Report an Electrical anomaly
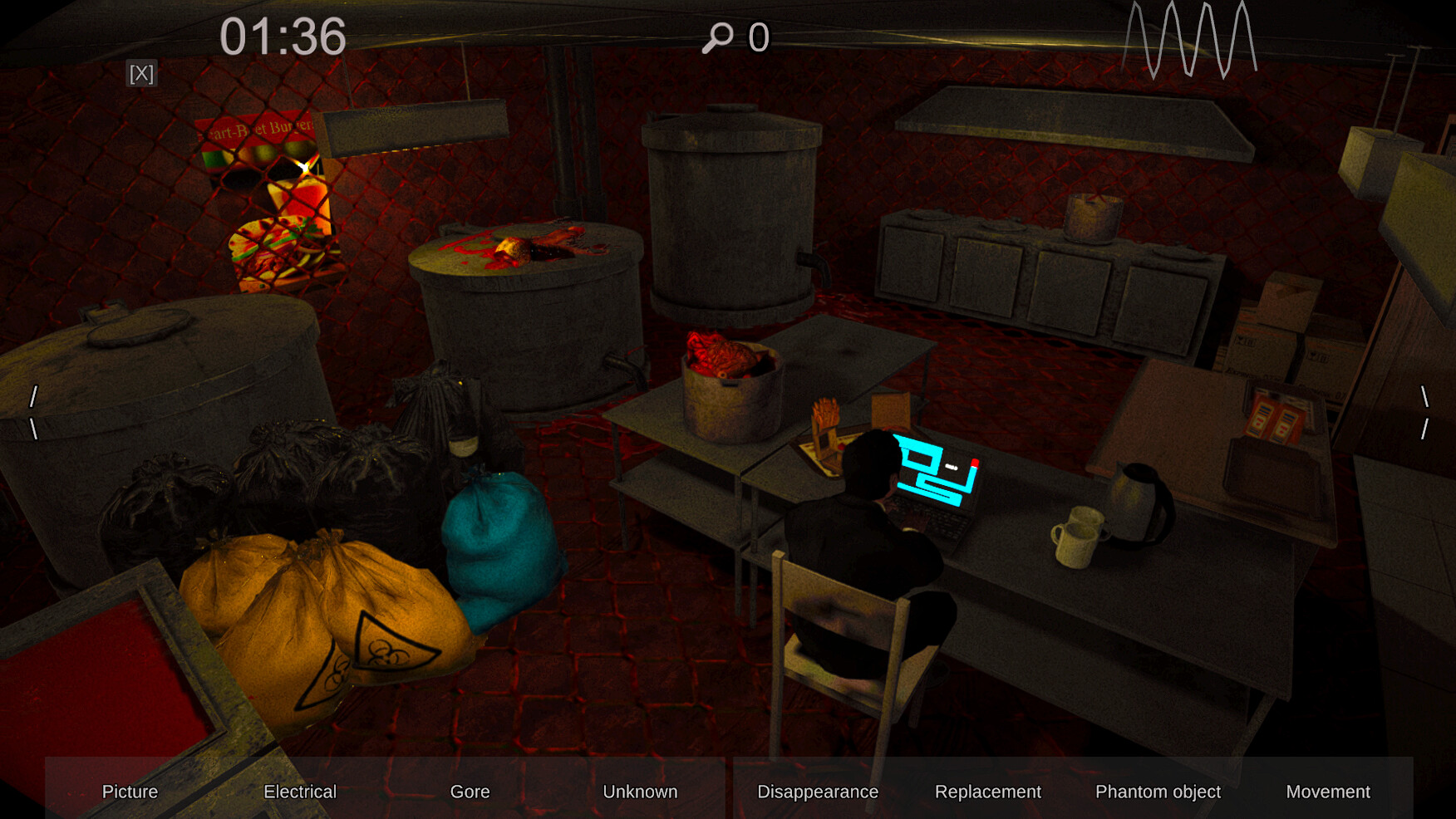This screenshot has width=1456, height=819. click(299, 792)
